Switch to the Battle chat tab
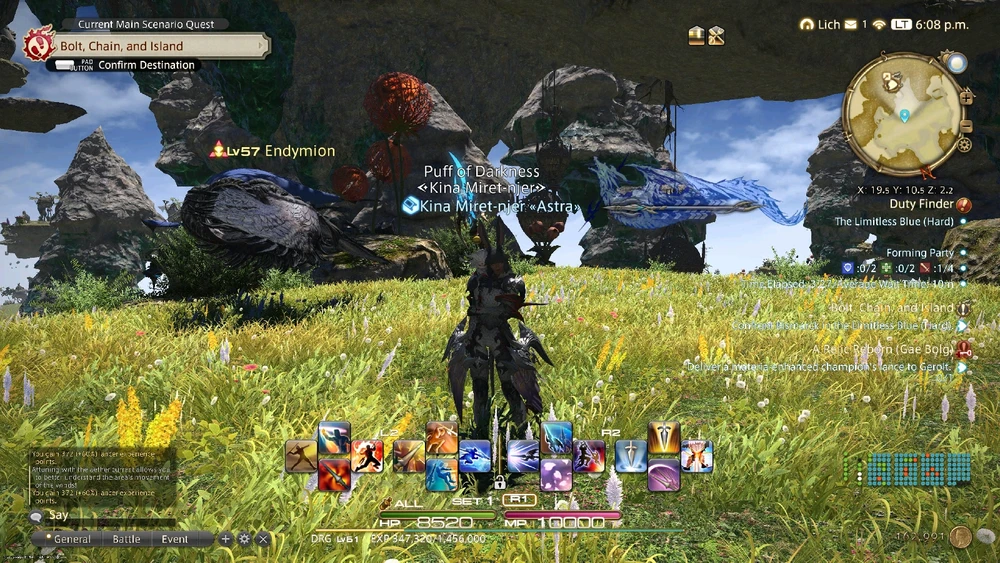1000x563 pixels. [x=126, y=539]
